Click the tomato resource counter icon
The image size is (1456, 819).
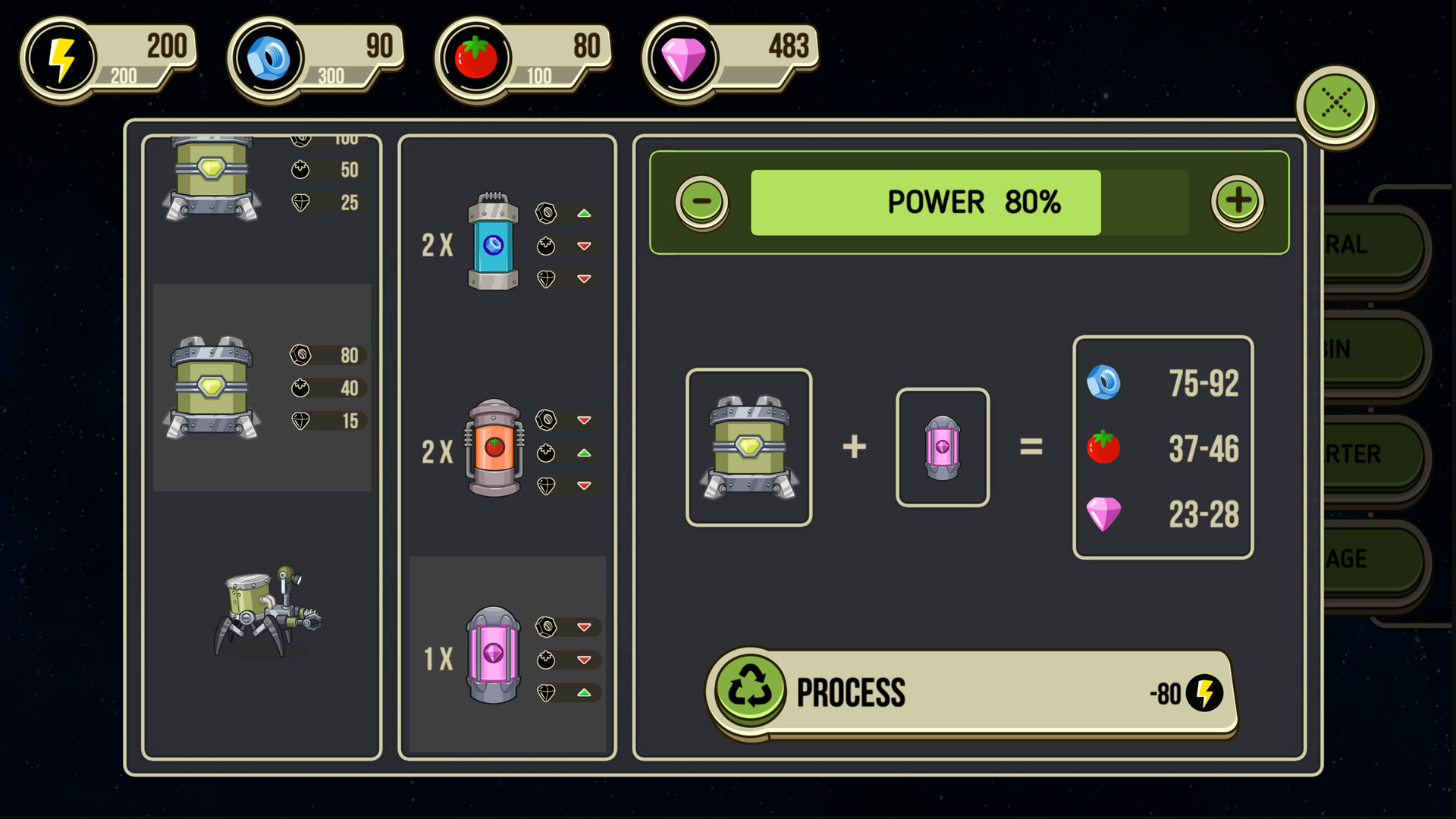pyautogui.click(x=476, y=55)
